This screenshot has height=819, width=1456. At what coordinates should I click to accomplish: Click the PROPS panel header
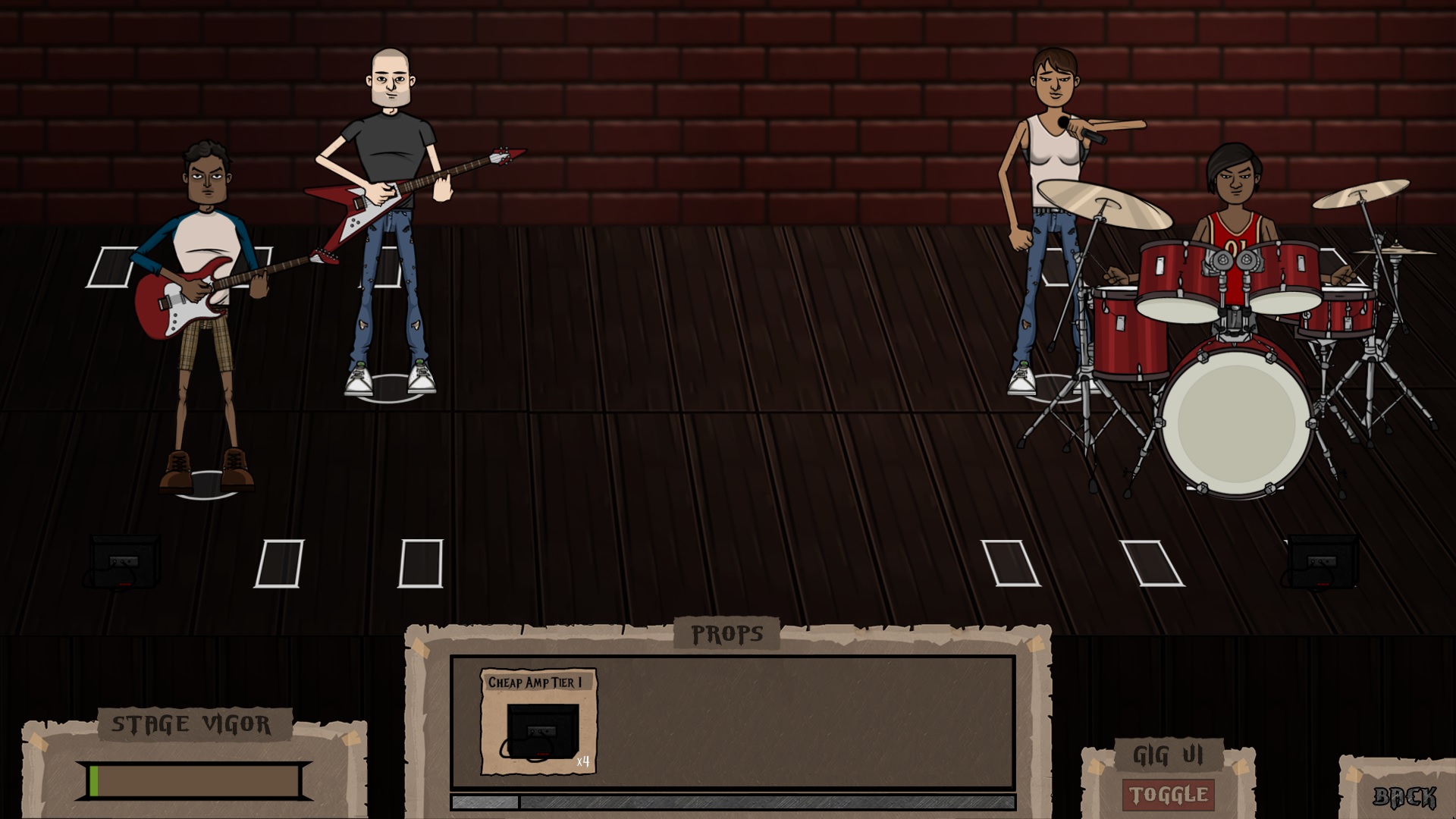click(727, 632)
